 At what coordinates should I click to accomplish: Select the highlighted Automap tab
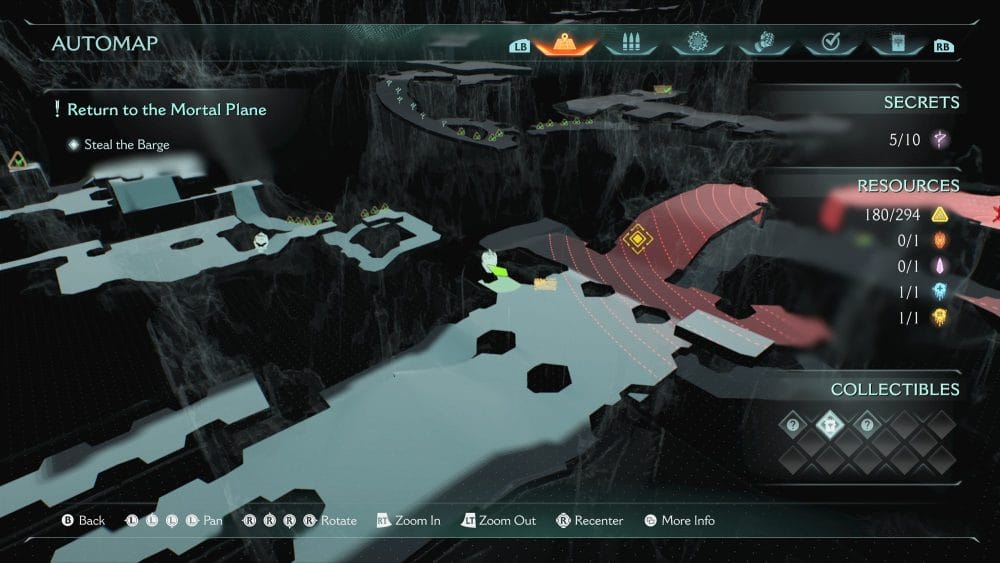tap(565, 44)
